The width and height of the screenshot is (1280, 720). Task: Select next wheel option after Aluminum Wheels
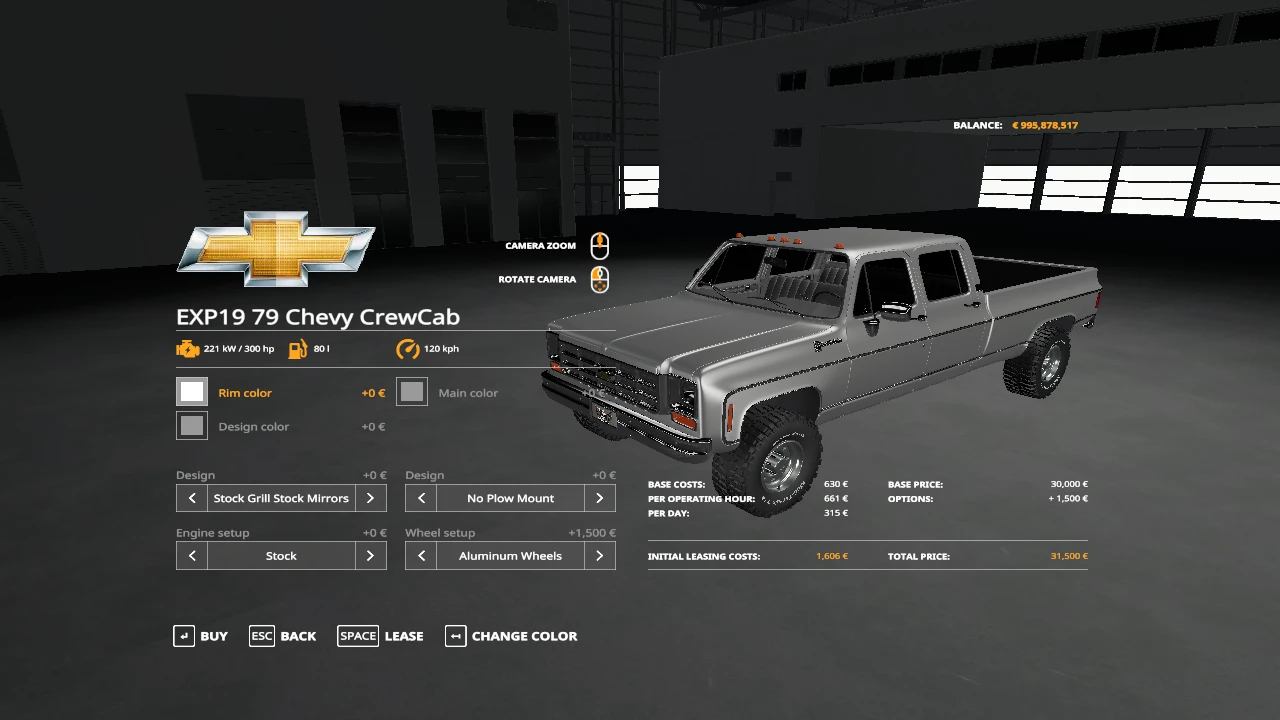click(x=600, y=556)
